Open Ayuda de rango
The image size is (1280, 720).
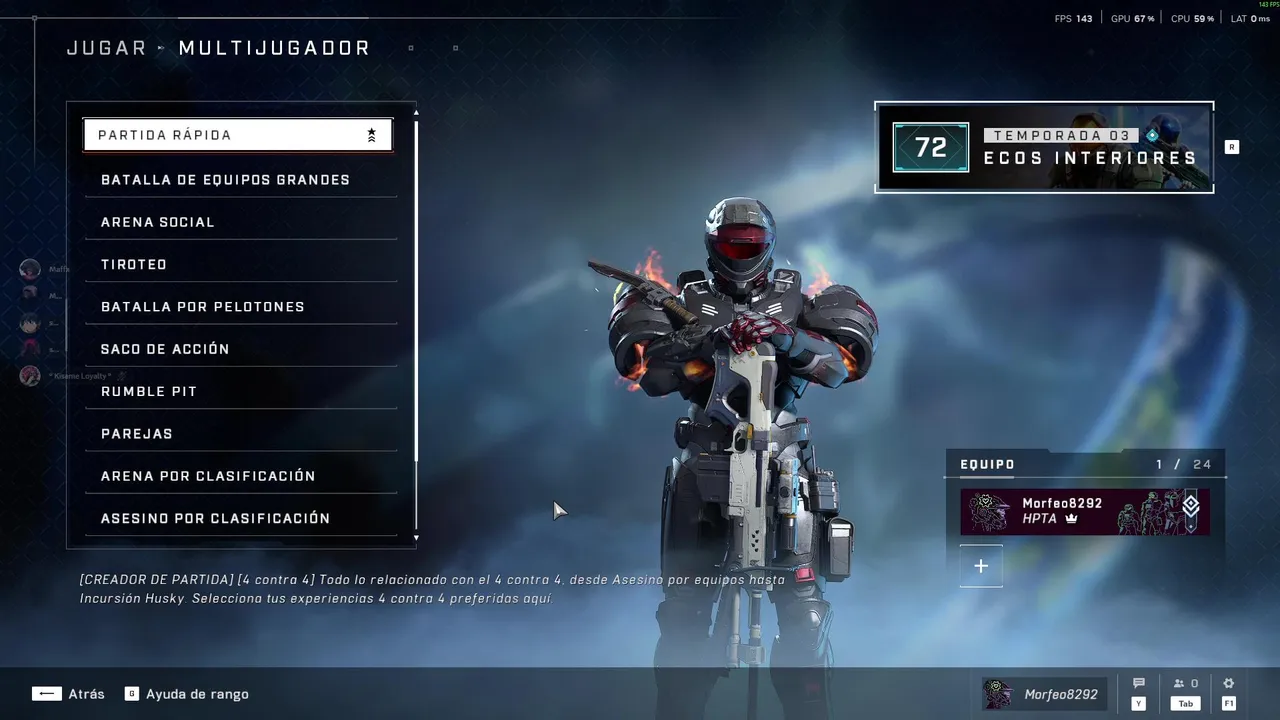(x=187, y=694)
